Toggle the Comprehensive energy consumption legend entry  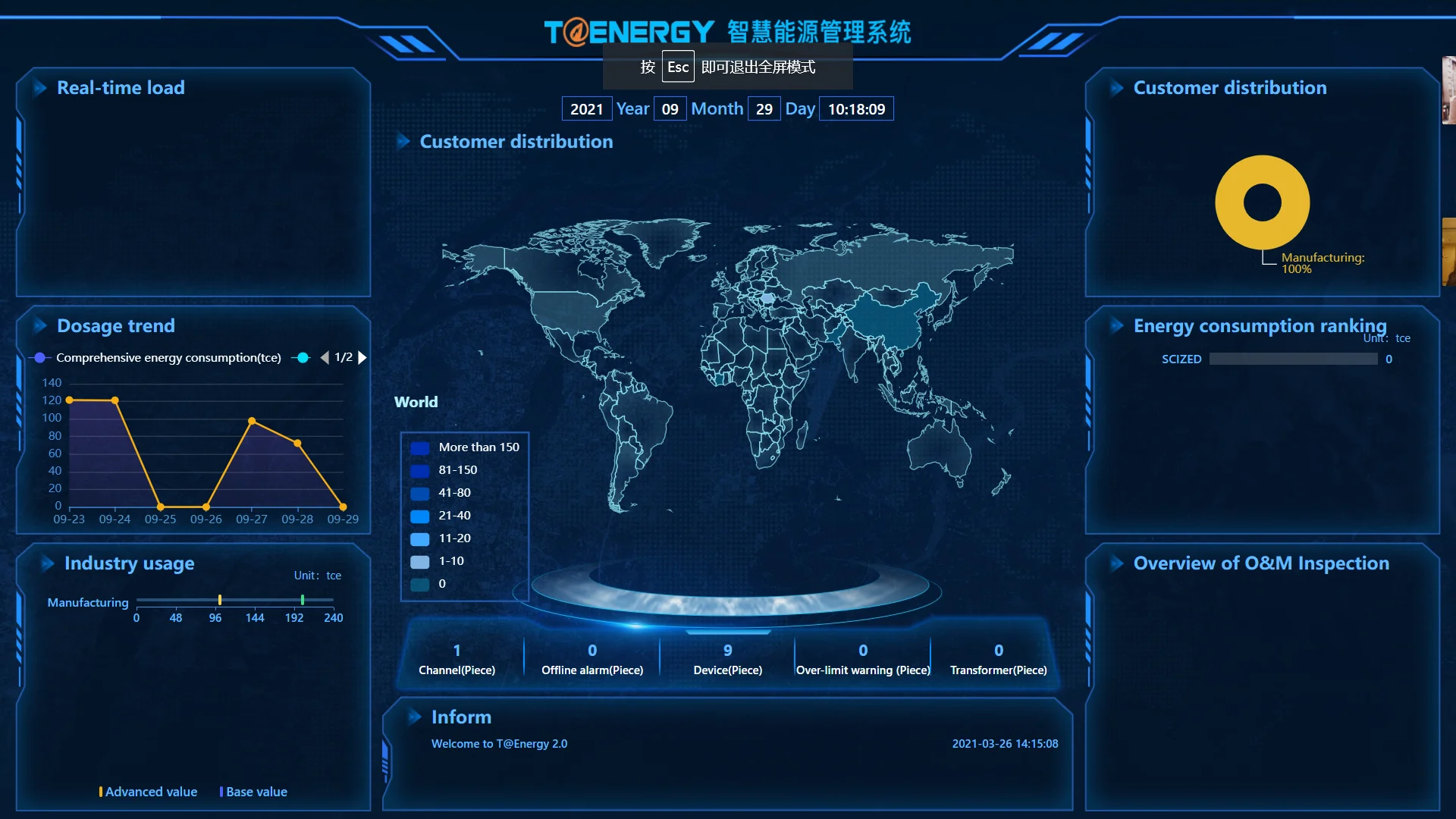coord(158,357)
